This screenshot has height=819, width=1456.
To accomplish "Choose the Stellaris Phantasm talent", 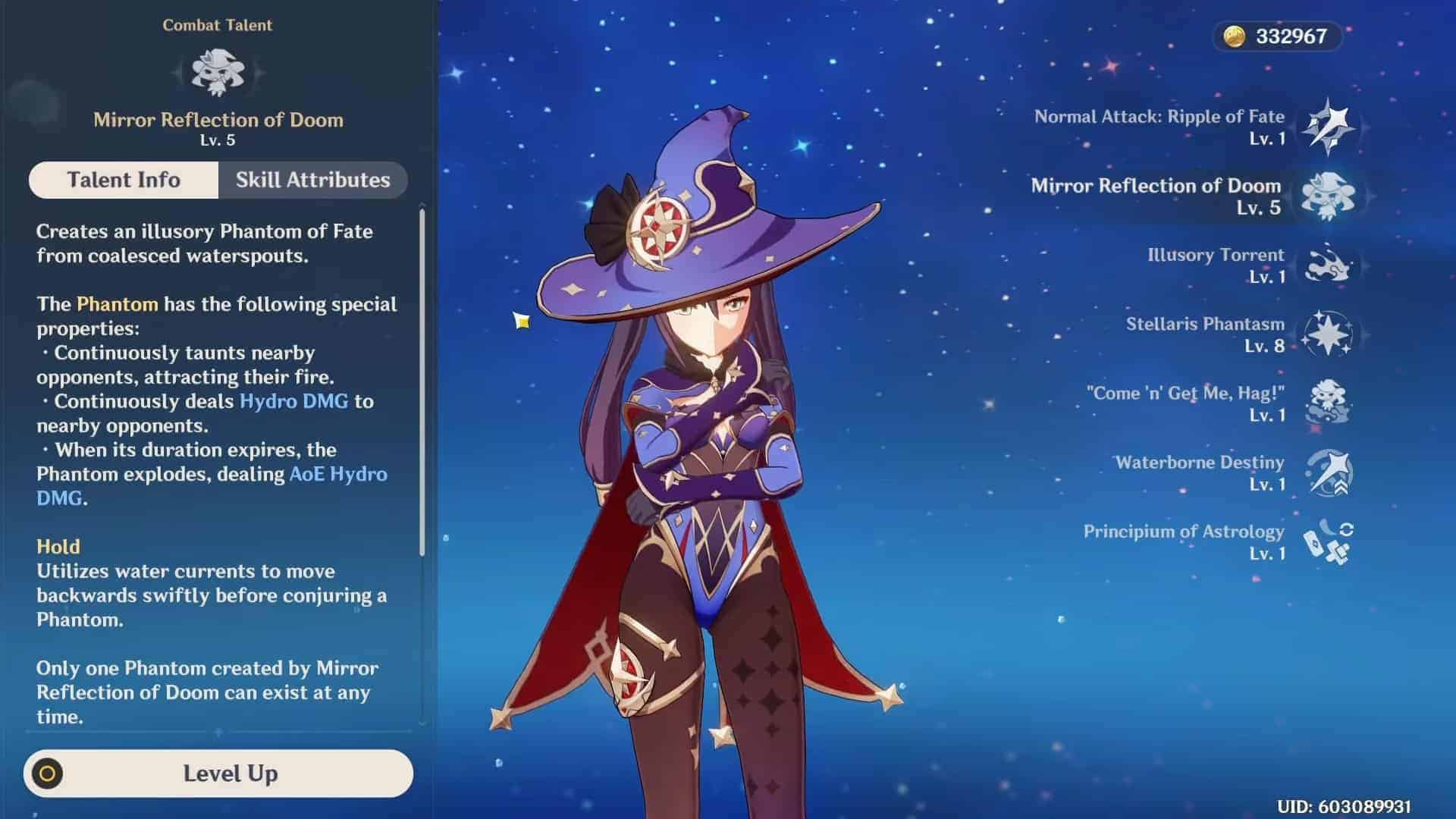I will pyautogui.click(x=1328, y=334).
